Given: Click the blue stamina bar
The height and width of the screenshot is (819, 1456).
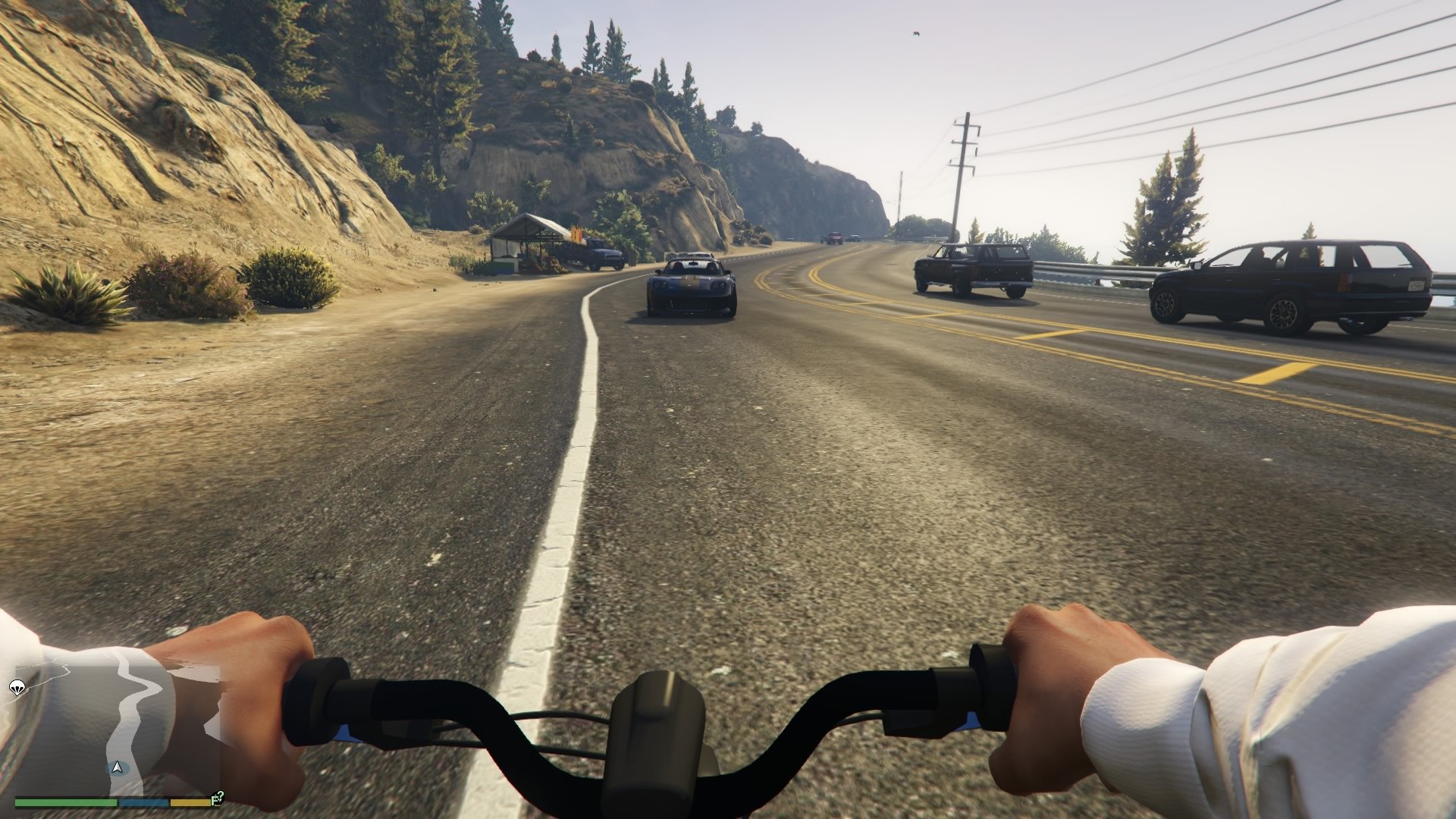Looking at the screenshot, I should [x=143, y=802].
